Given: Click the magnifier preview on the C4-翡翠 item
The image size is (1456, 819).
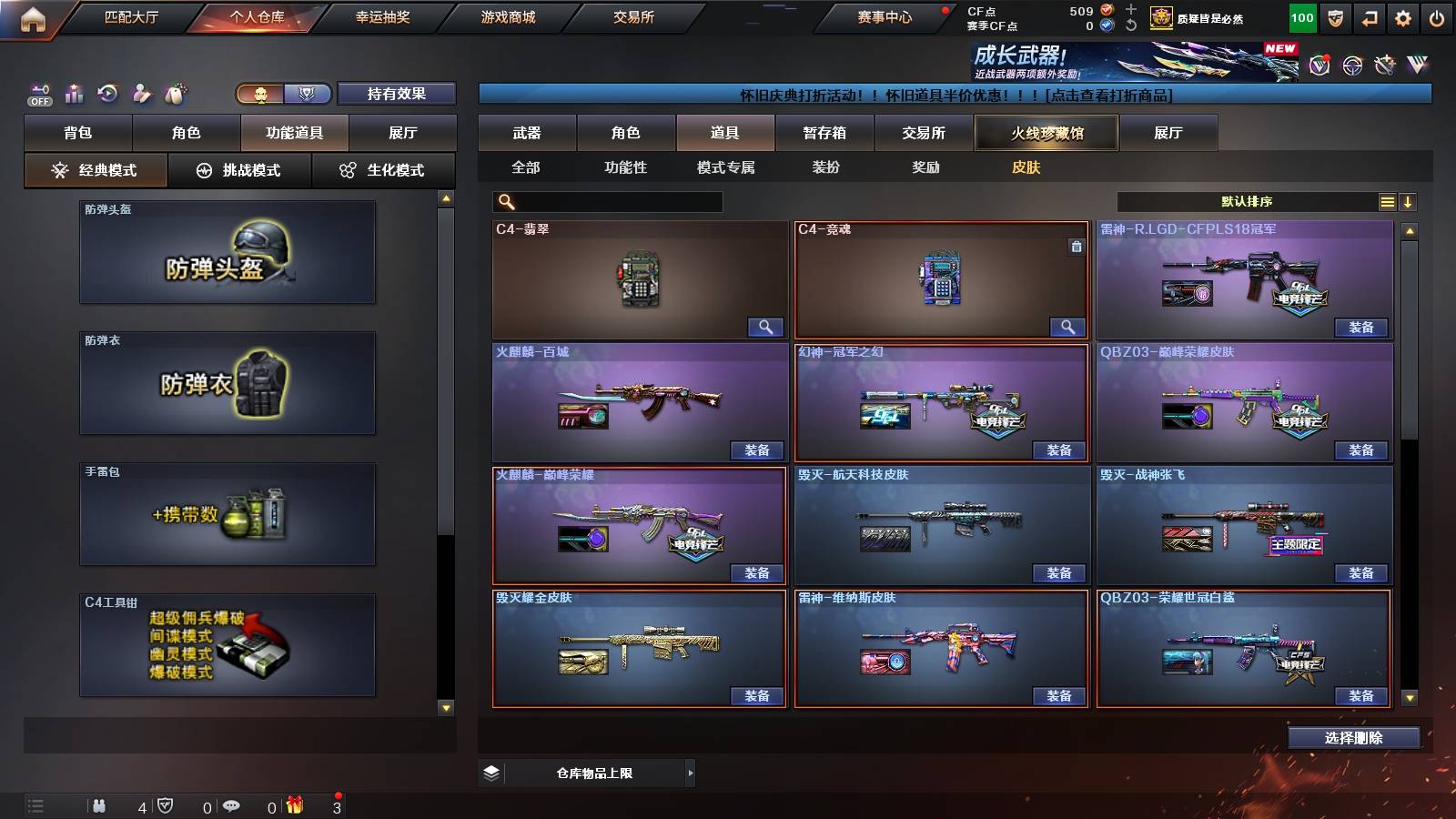Looking at the screenshot, I should 765,326.
